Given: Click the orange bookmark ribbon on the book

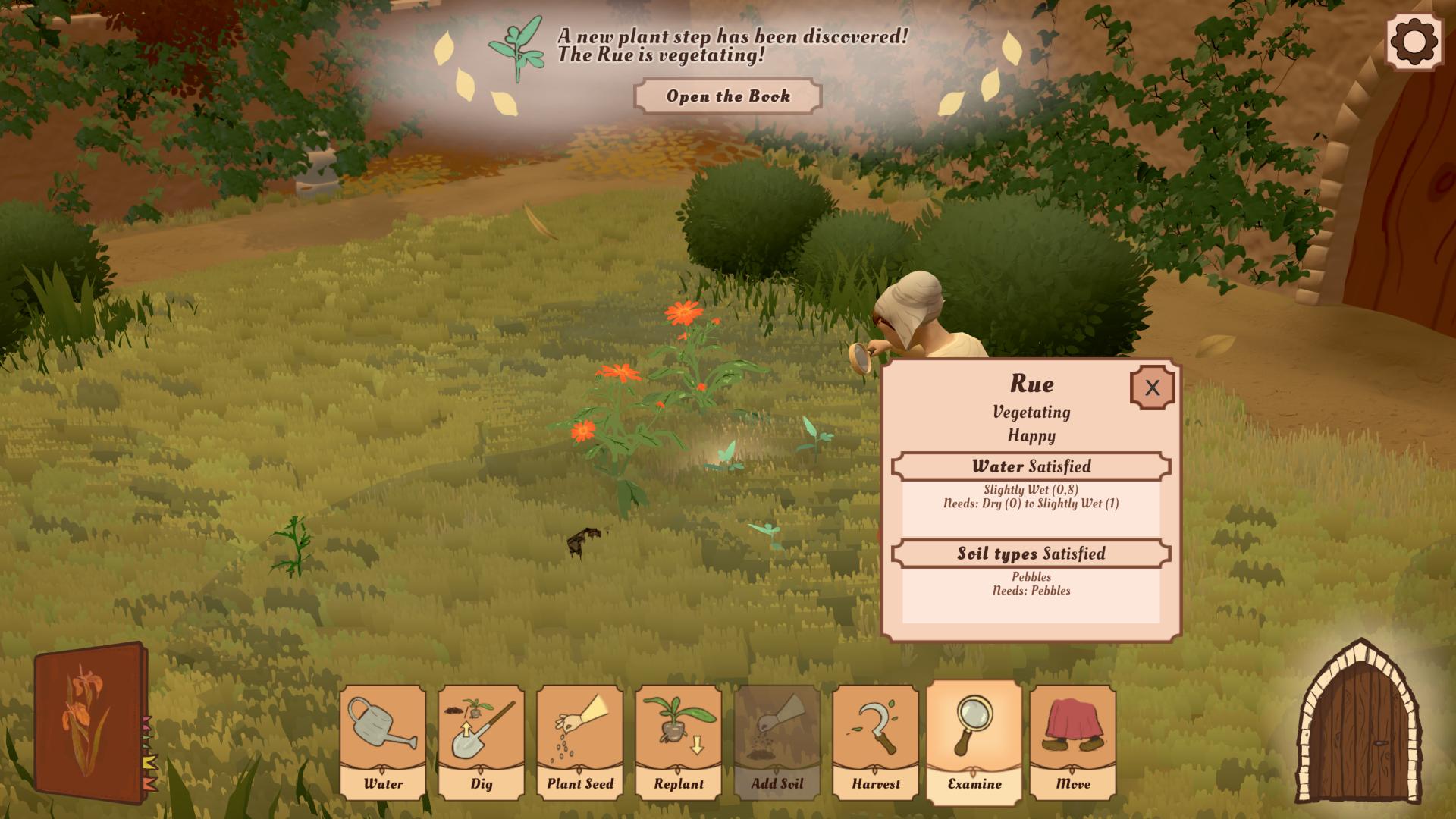Looking at the screenshot, I should pyautogui.click(x=150, y=783).
